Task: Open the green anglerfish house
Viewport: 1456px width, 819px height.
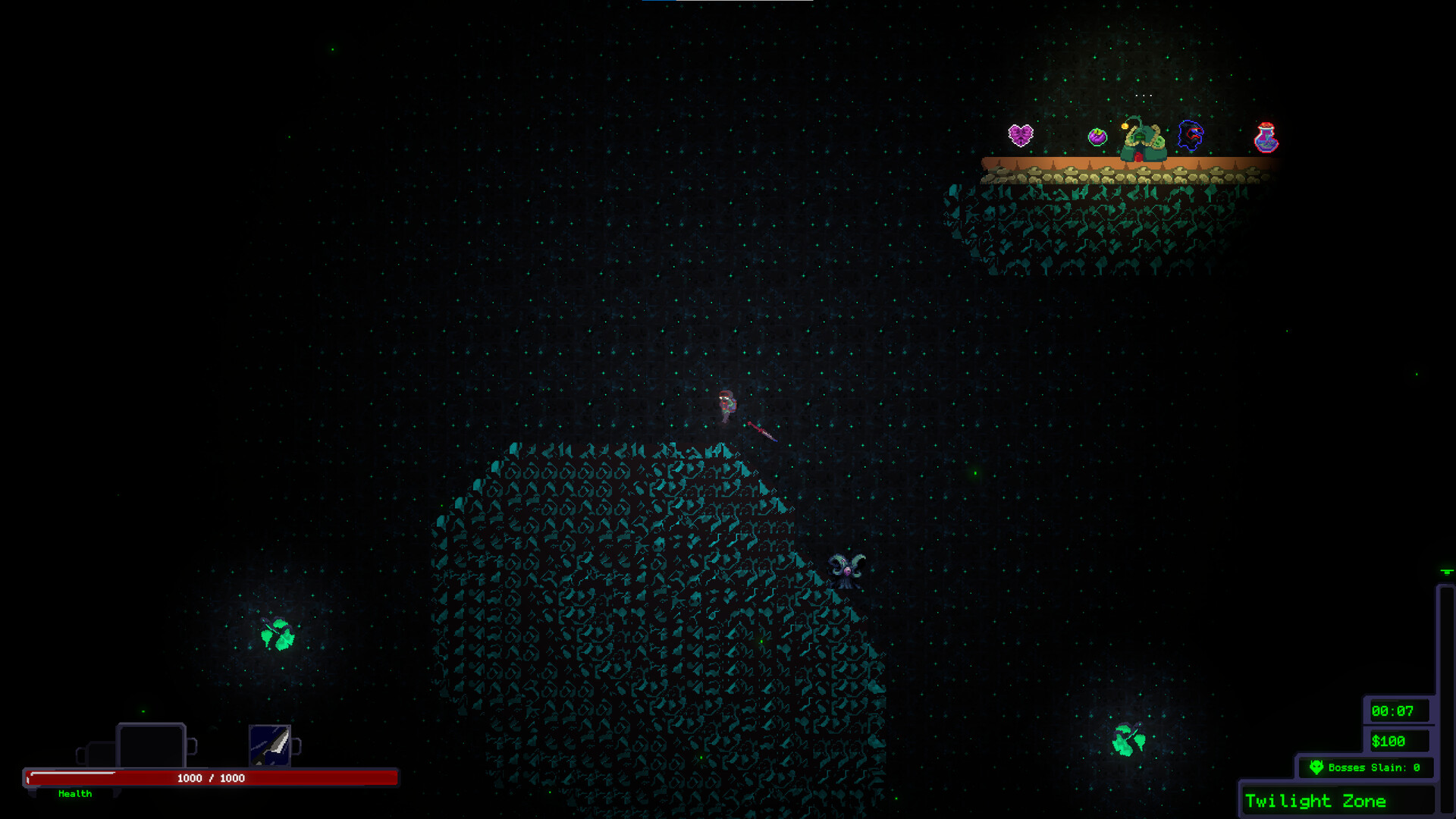Action: click(x=1141, y=140)
